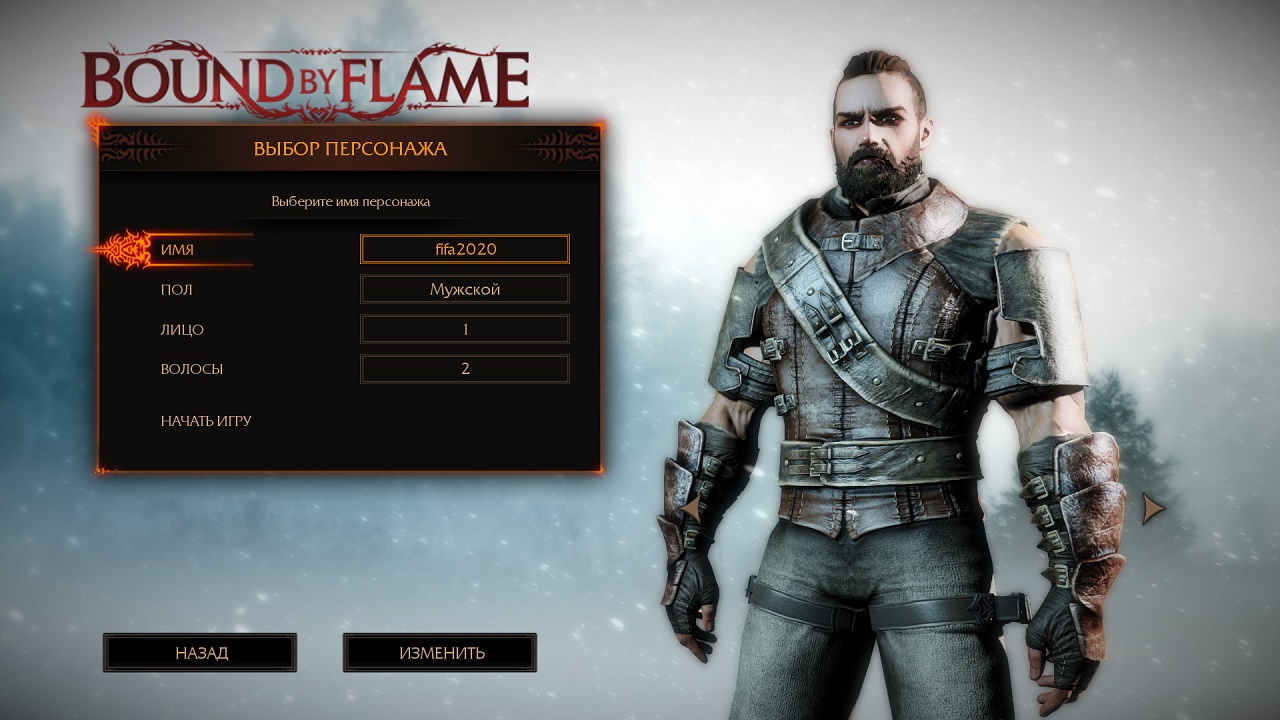
Task: Go back with the НАЗАД button
Action: pyautogui.click(x=200, y=653)
